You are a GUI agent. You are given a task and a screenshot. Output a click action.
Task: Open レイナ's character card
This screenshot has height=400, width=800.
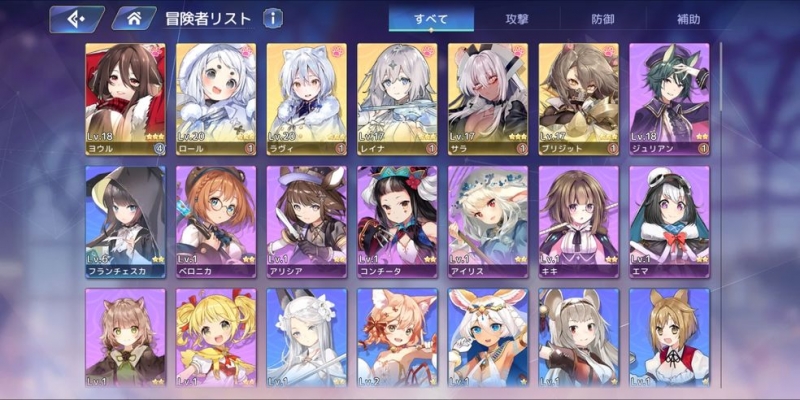(x=397, y=98)
